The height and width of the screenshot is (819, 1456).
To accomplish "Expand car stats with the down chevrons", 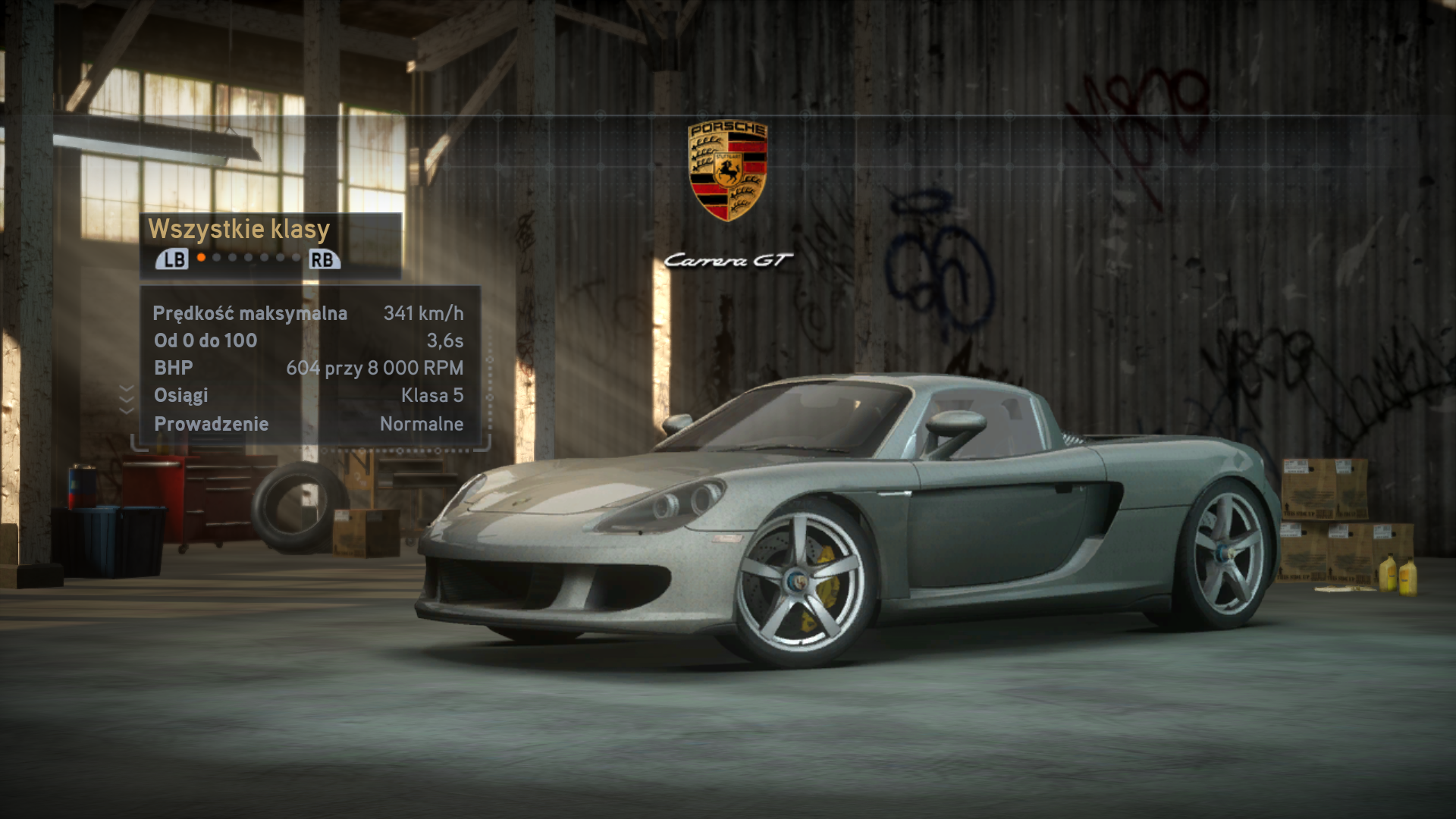I will click(127, 399).
